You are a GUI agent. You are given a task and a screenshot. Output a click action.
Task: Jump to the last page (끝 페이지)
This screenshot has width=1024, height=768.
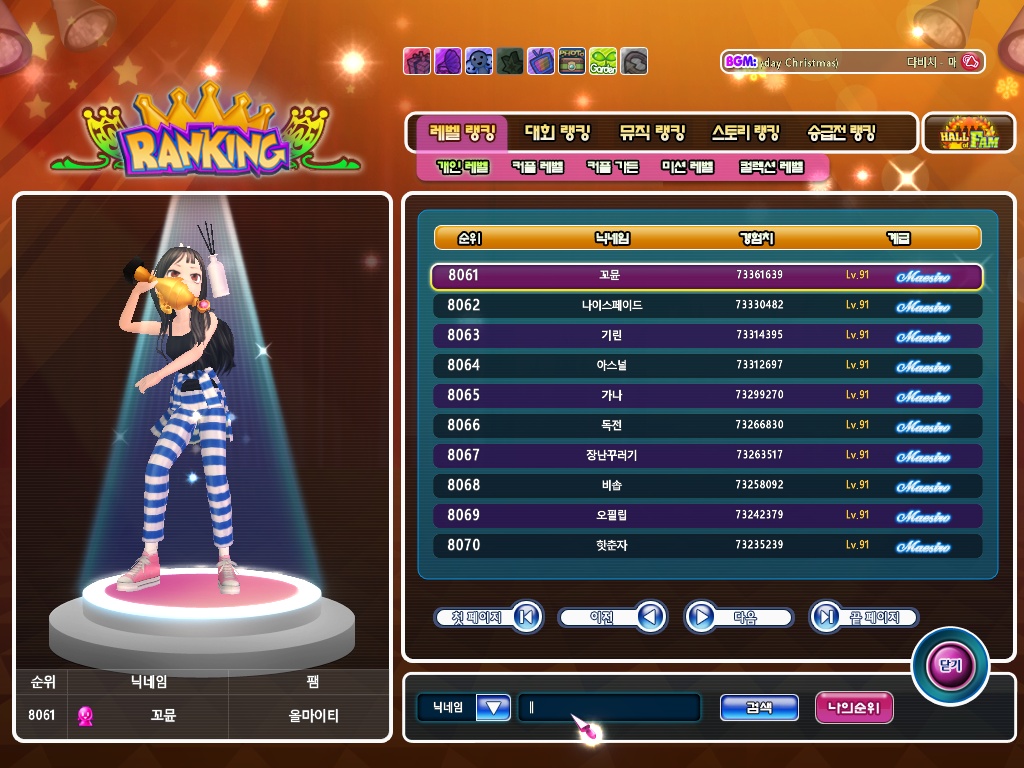tap(863, 617)
